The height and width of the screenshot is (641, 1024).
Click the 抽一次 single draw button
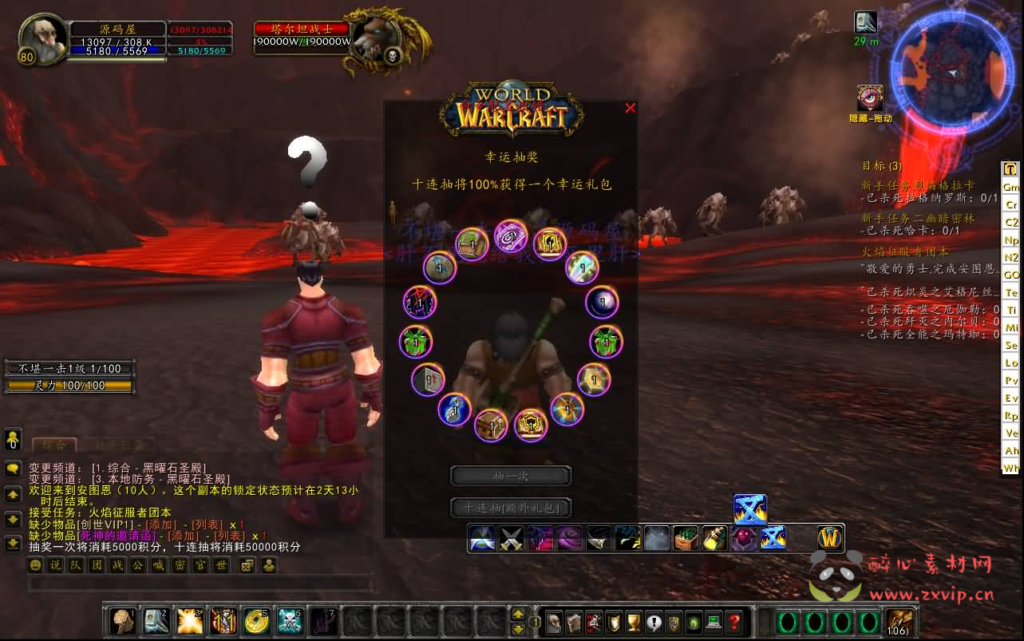pyautogui.click(x=510, y=476)
